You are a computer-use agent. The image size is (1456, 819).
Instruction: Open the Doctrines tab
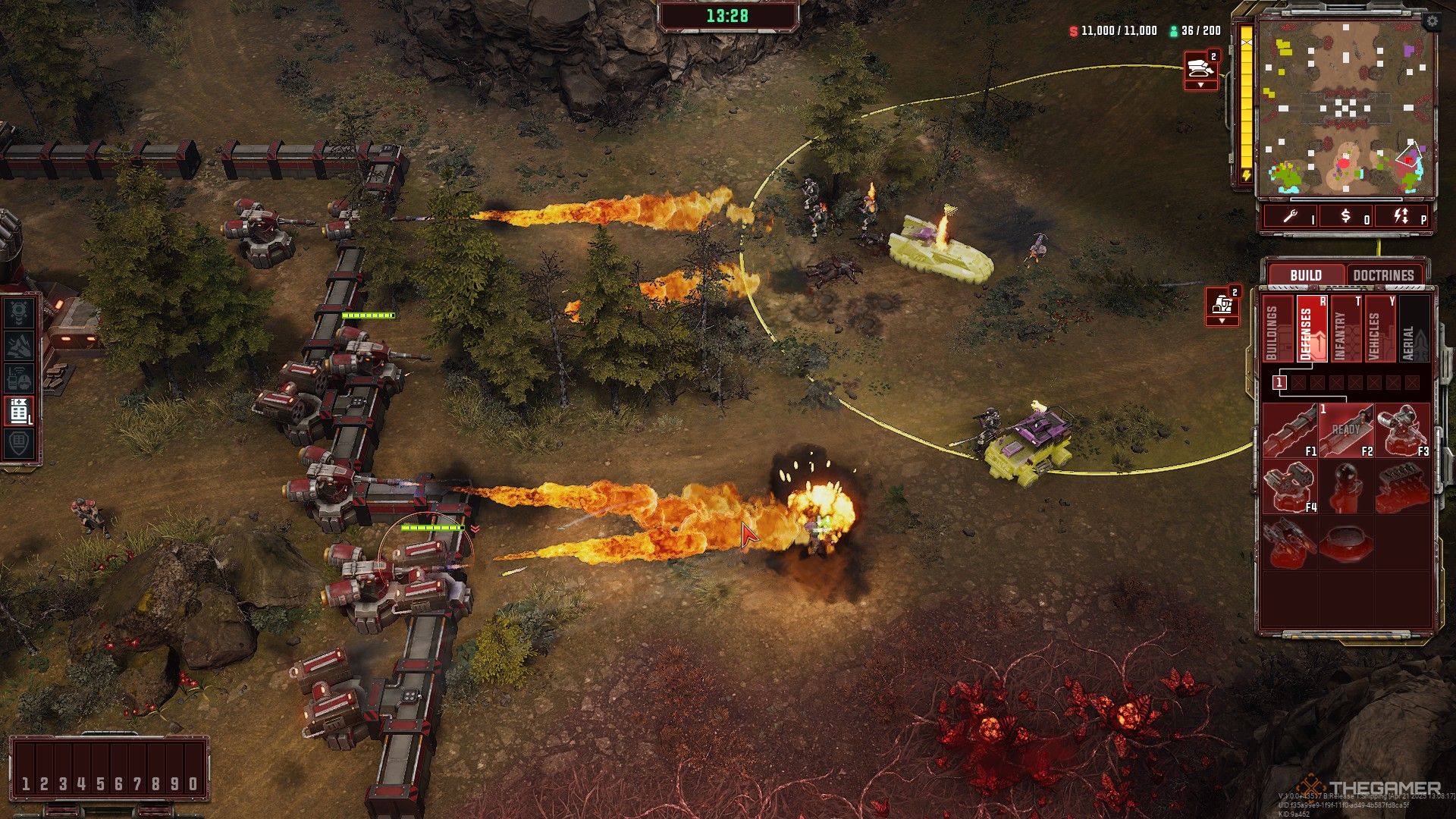1383,275
